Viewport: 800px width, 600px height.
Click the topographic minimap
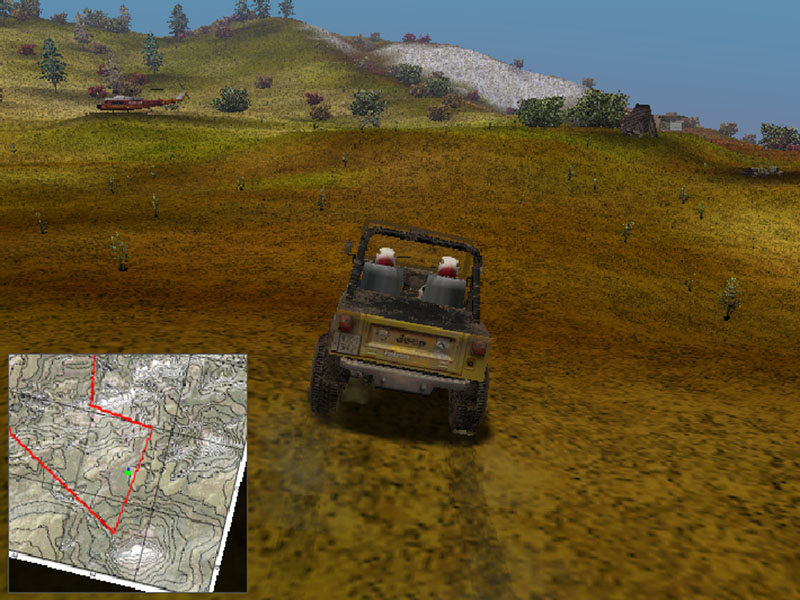127,466
